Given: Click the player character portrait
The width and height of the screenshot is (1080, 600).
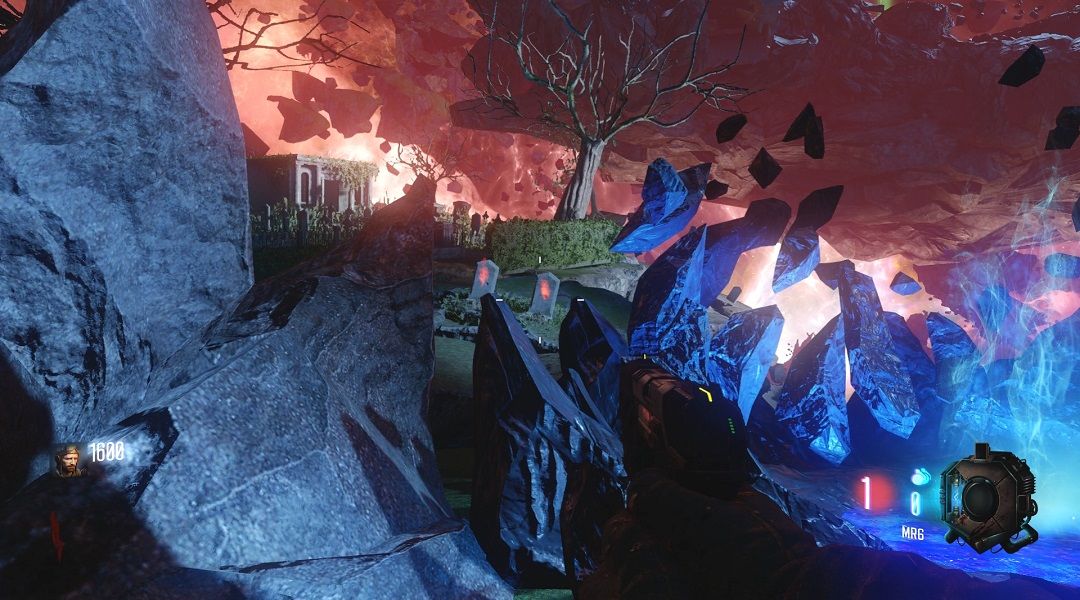Looking at the screenshot, I should tap(69, 461).
